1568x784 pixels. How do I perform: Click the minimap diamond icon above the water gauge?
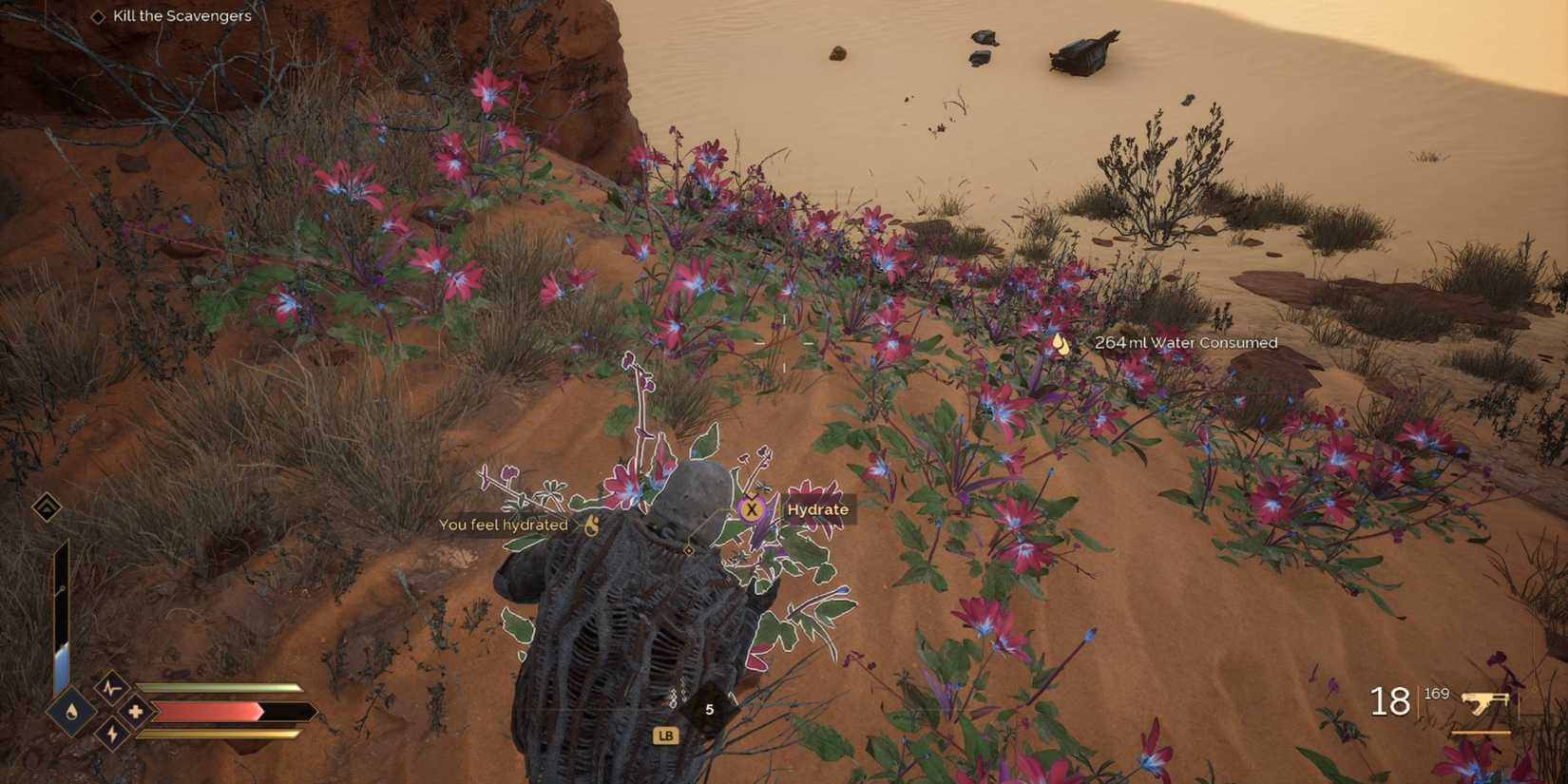point(45,507)
